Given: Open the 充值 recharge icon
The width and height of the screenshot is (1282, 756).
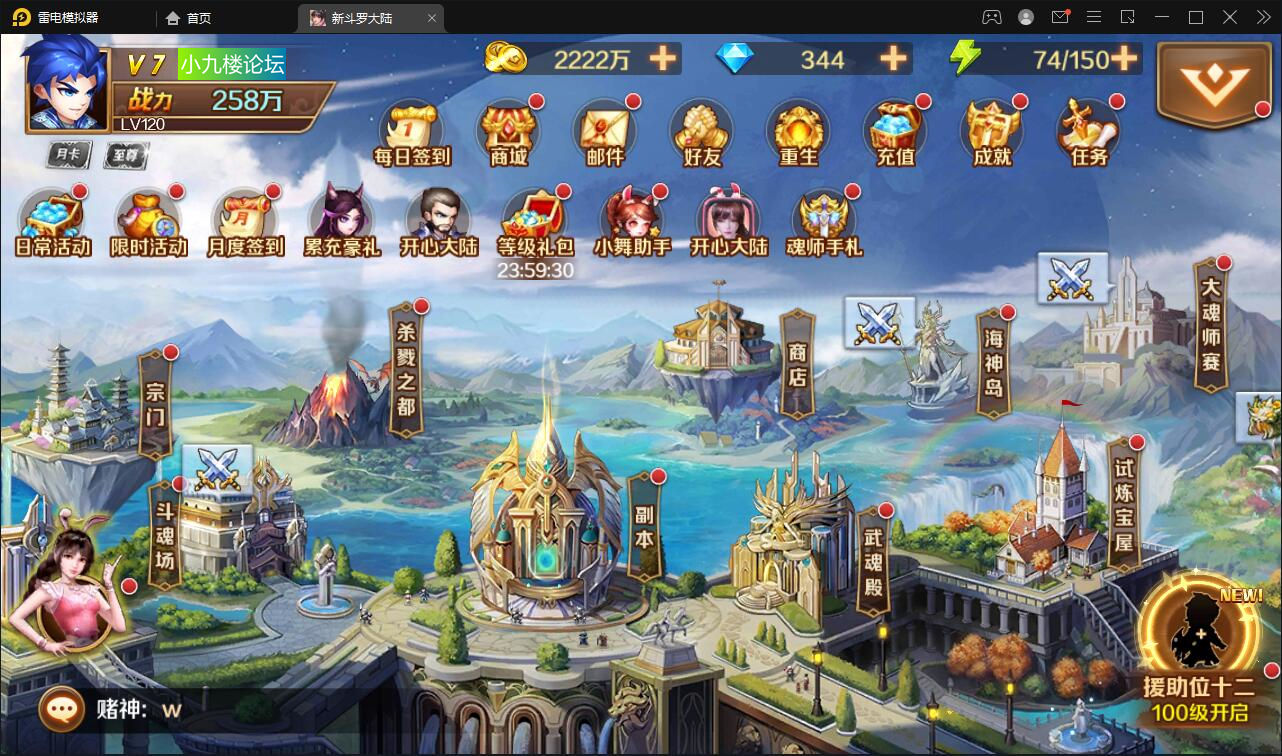Looking at the screenshot, I should point(895,133).
